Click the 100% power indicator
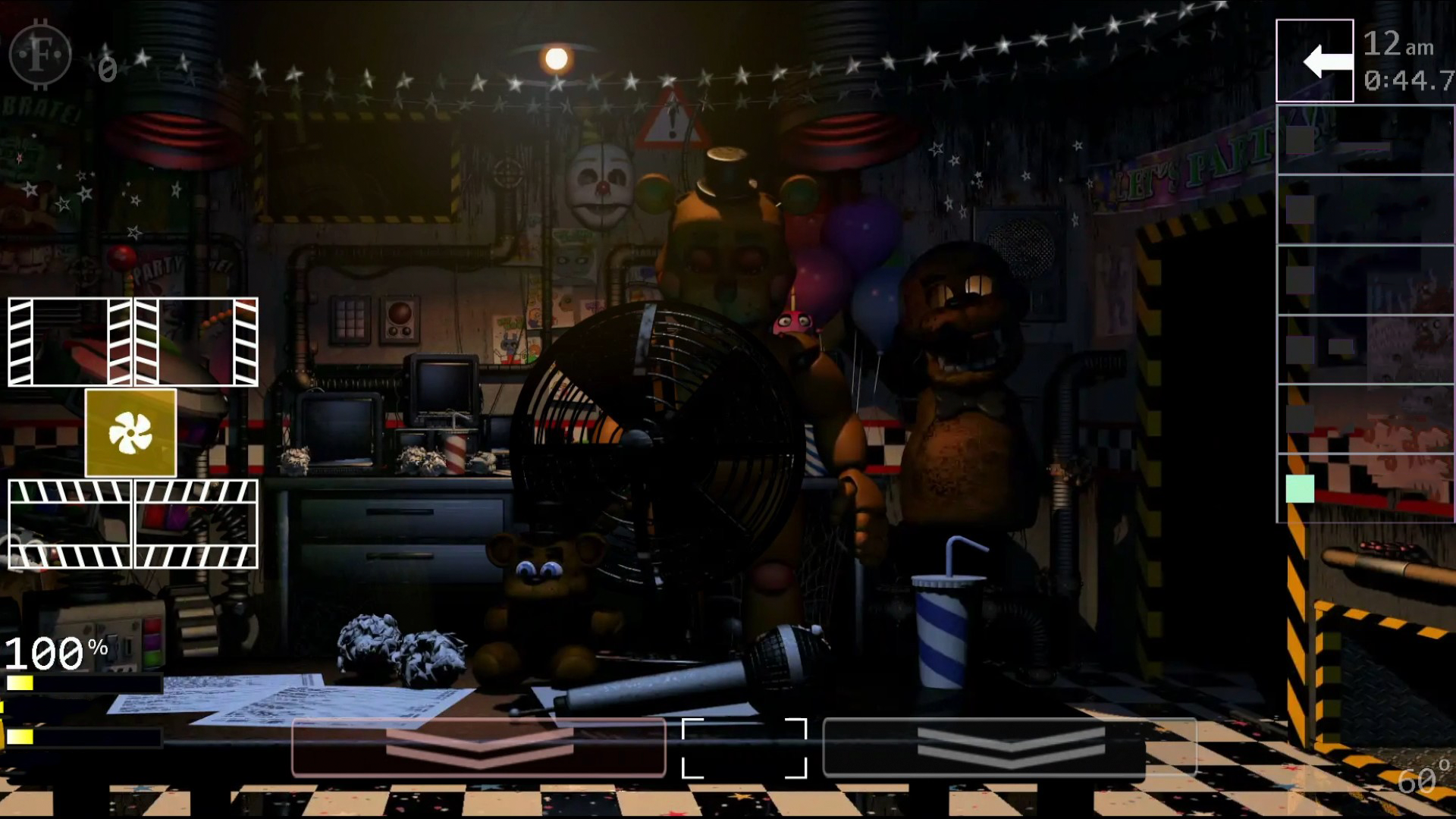The image size is (1456, 819). point(53,651)
